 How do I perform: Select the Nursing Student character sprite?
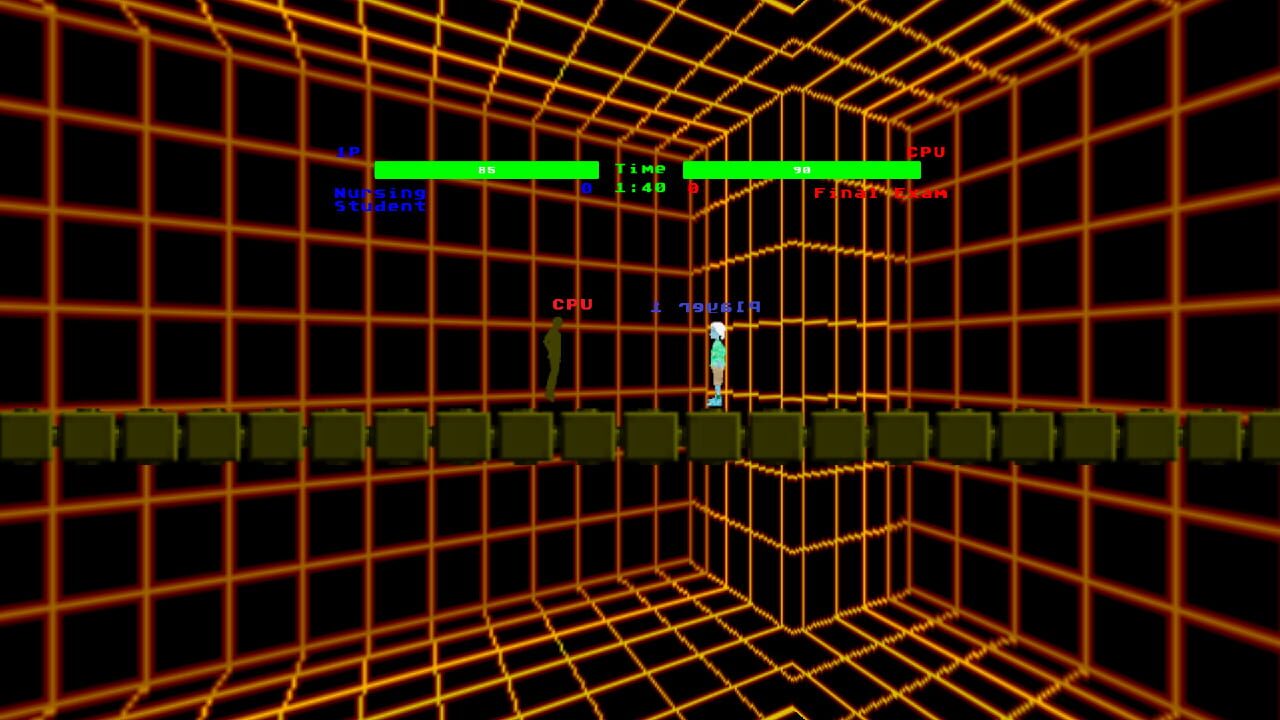pos(716,360)
